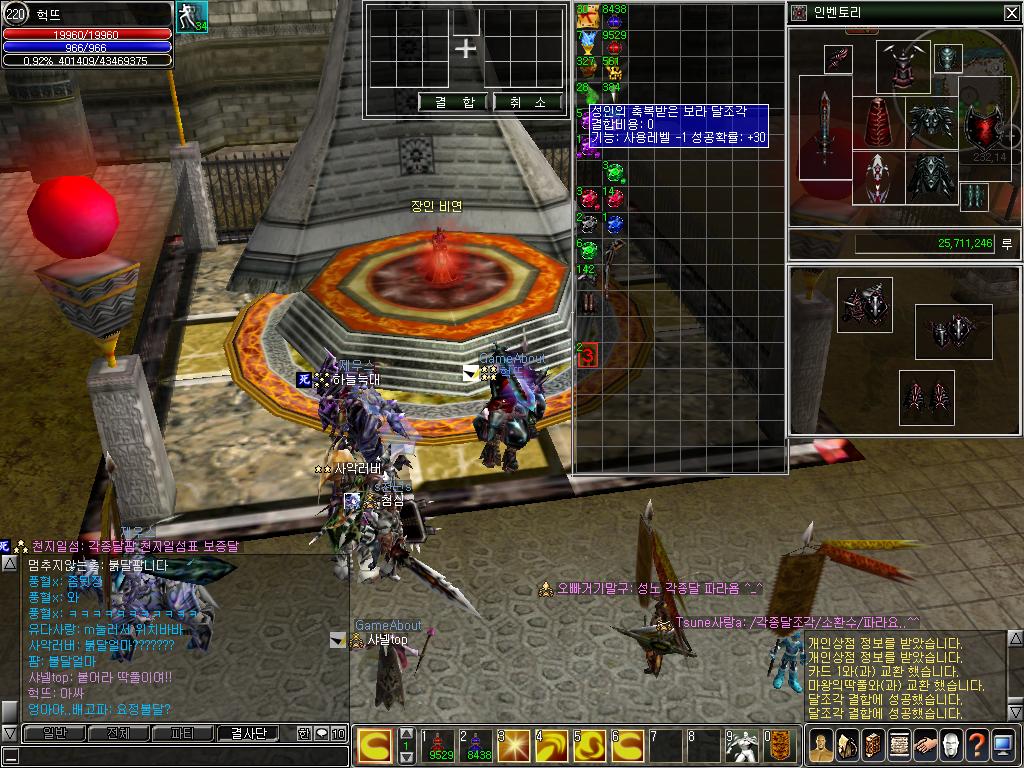Switch to the 파티 chat tab
The image size is (1024, 768).
point(183,733)
